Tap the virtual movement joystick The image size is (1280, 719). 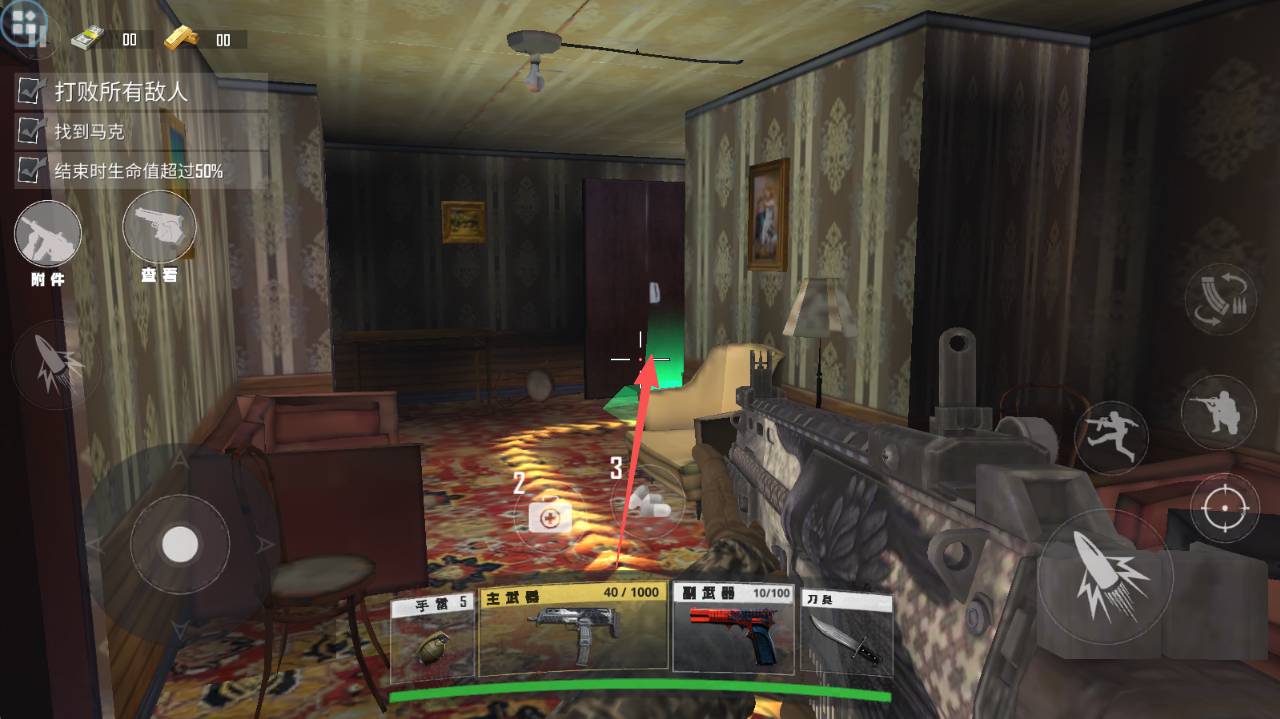click(180, 545)
